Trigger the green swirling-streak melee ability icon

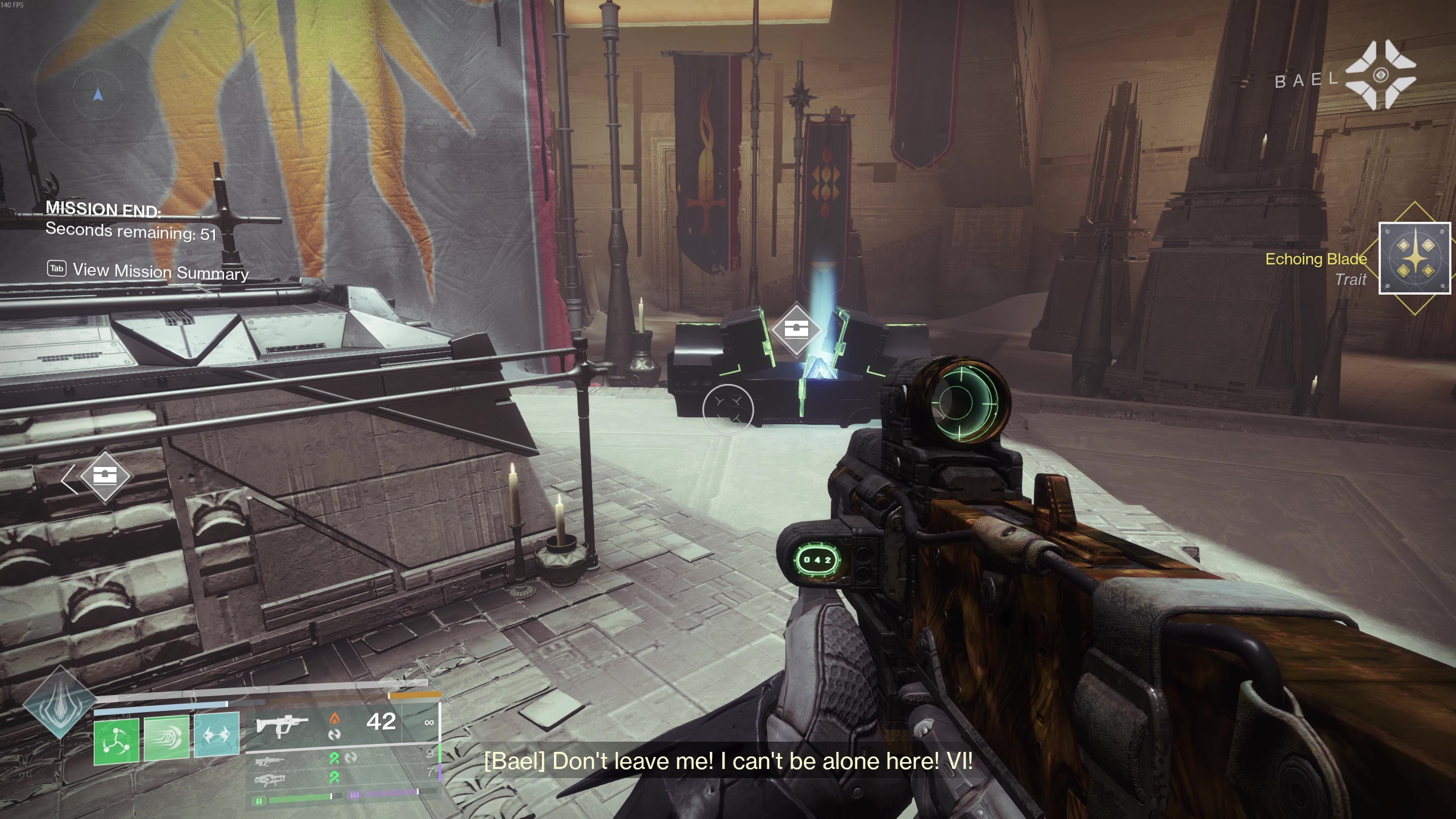click(166, 738)
